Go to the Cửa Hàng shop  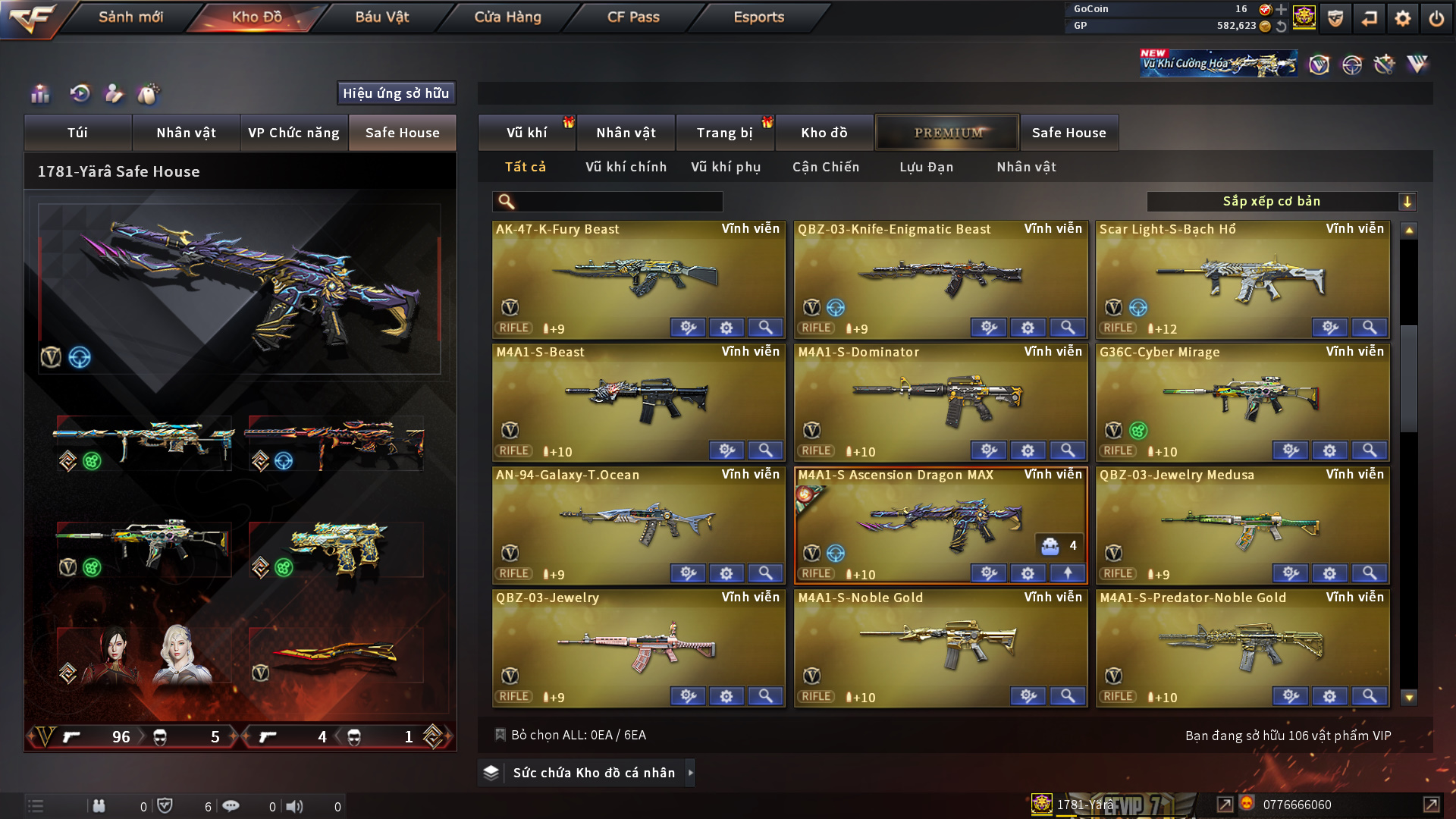507,17
